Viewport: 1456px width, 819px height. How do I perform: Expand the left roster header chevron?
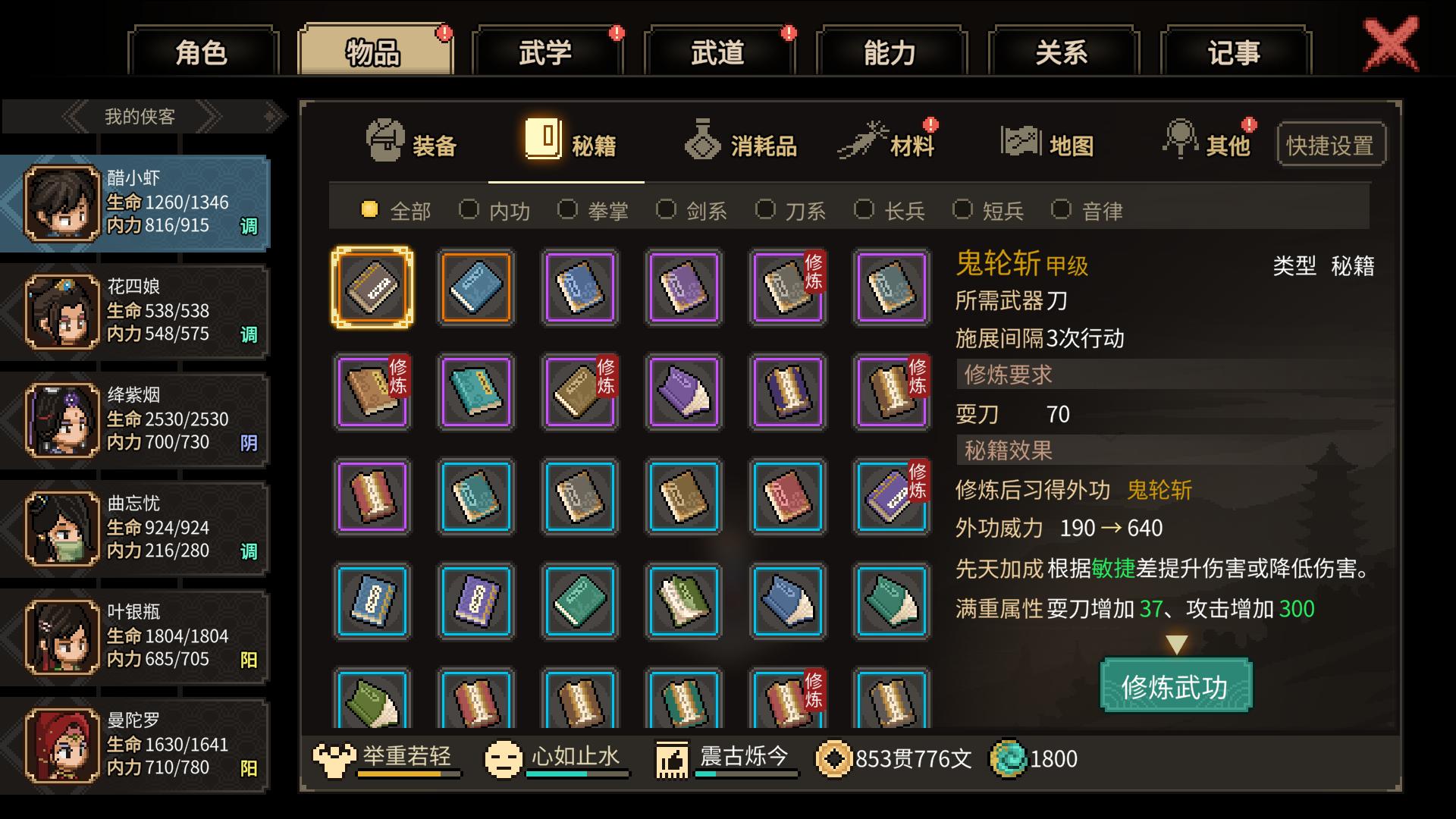(x=72, y=116)
